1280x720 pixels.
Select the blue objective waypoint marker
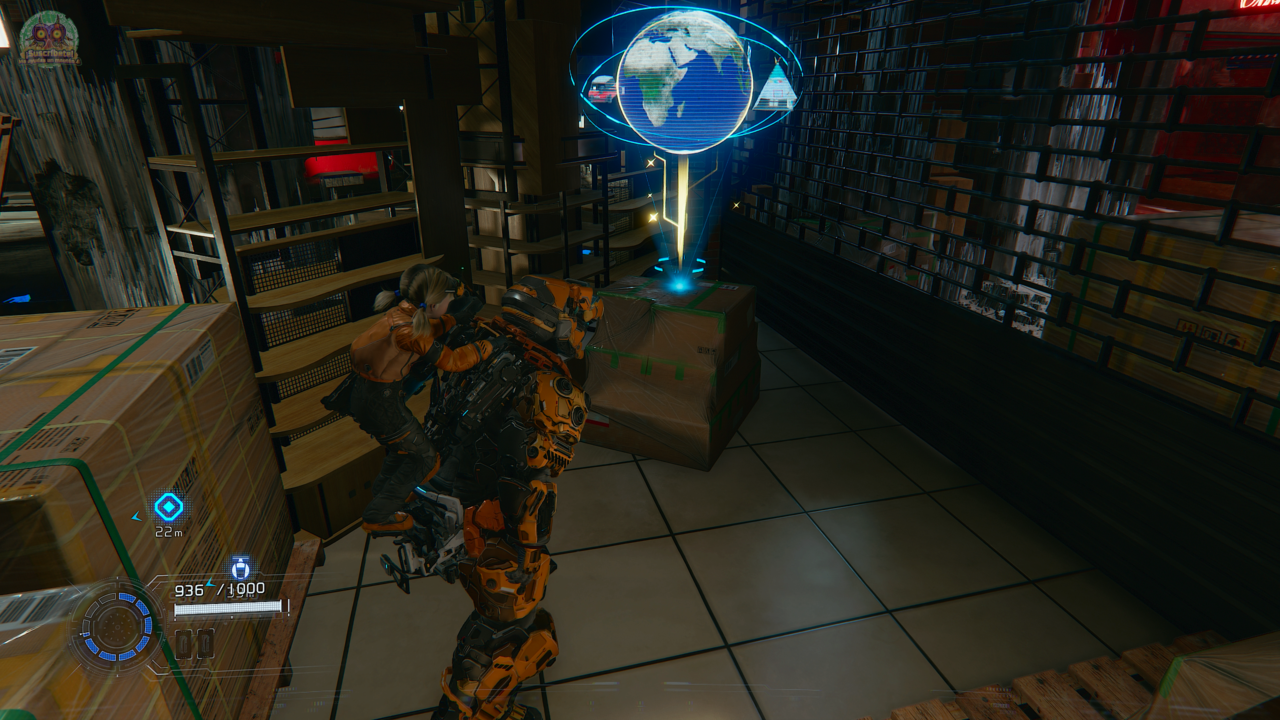click(x=168, y=507)
